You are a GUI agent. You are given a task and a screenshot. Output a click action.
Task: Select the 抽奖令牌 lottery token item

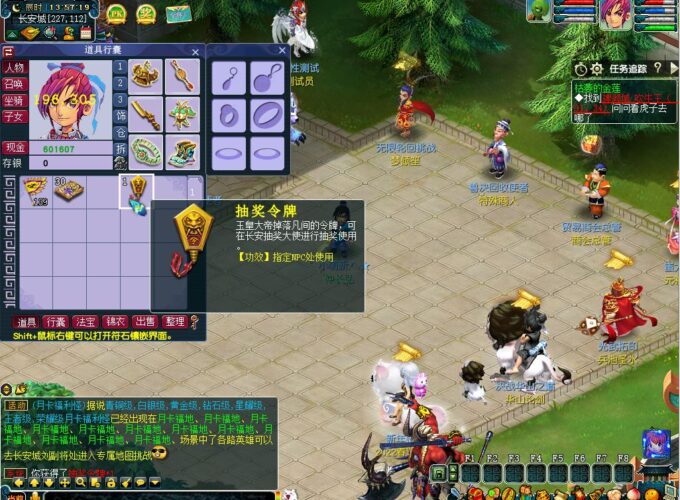tap(136, 190)
